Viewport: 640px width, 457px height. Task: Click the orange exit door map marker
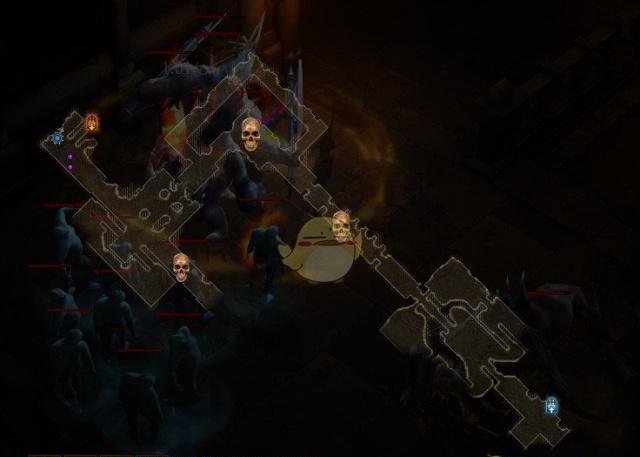coord(92,123)
